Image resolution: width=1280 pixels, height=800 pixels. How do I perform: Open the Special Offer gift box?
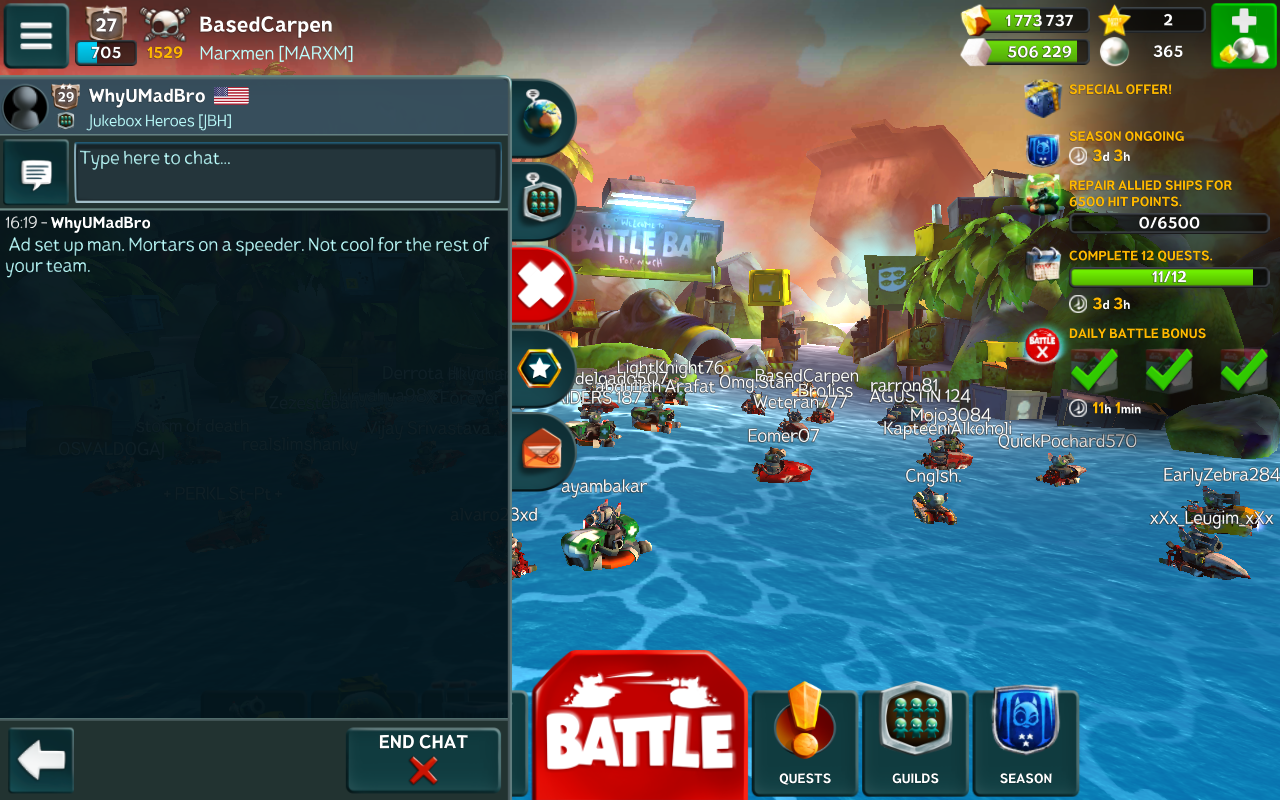pyautogui.click(x=1043, y=98)
